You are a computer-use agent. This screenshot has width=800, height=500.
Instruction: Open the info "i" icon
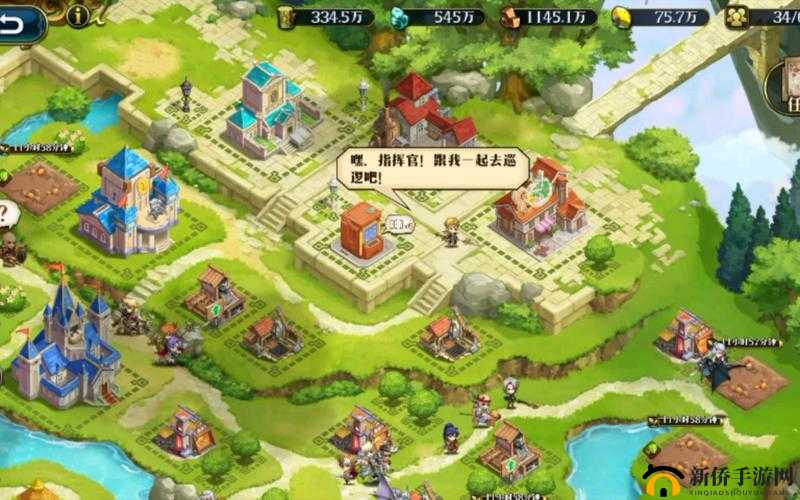click(x=79, y=15)
